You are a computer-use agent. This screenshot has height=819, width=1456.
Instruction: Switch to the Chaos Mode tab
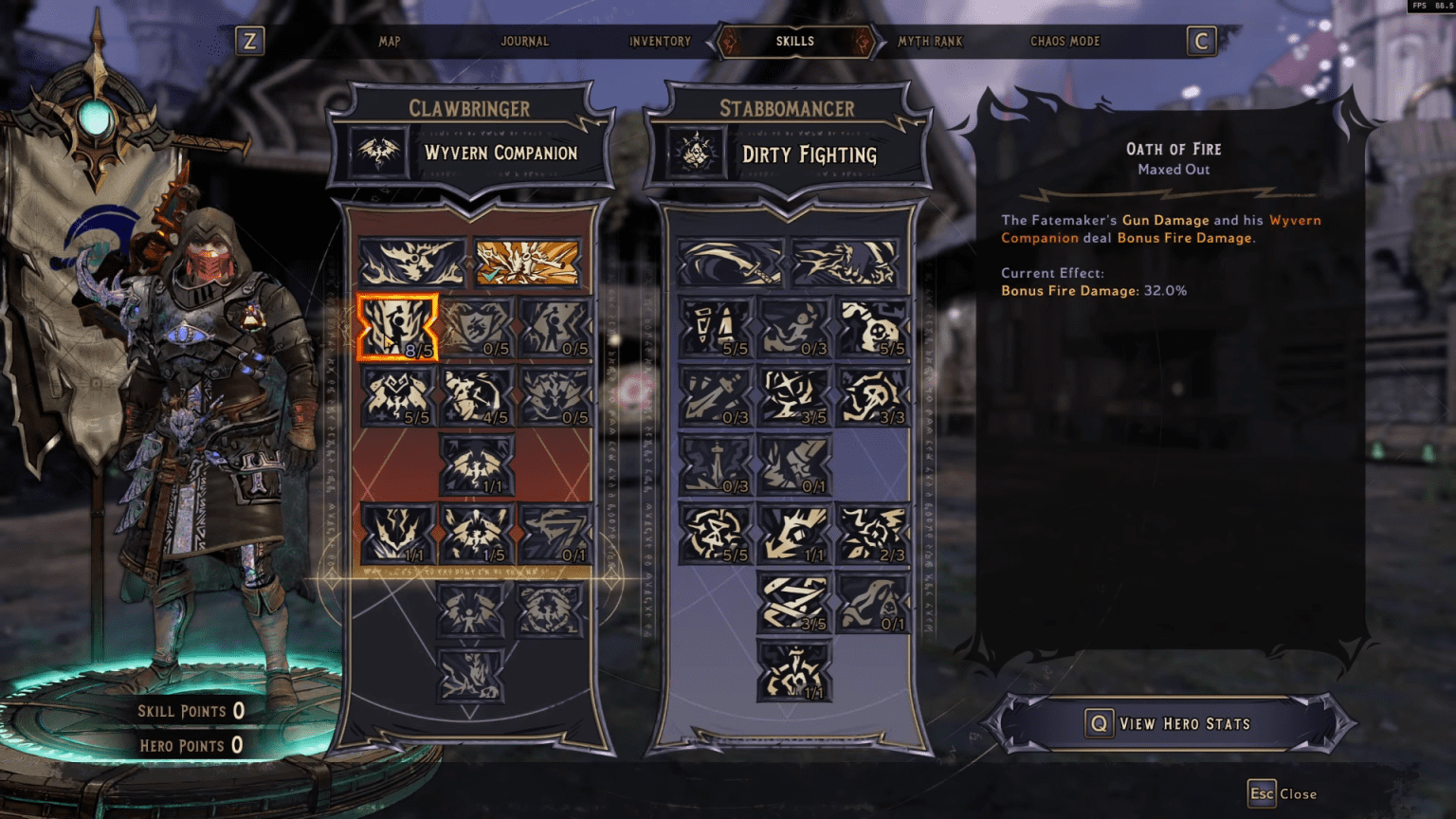point(1065,42)
